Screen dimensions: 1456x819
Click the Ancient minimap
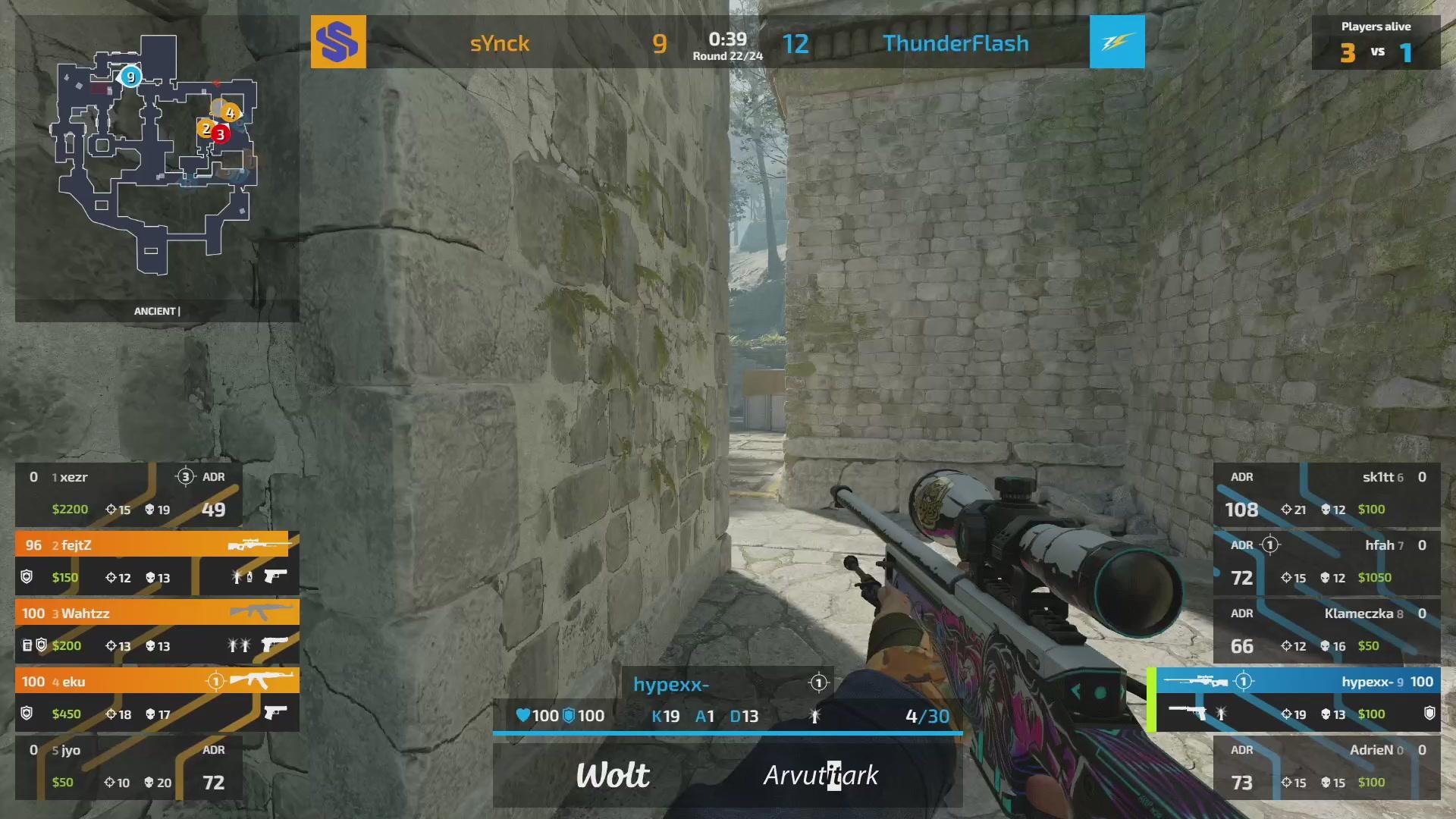[155, 155]
